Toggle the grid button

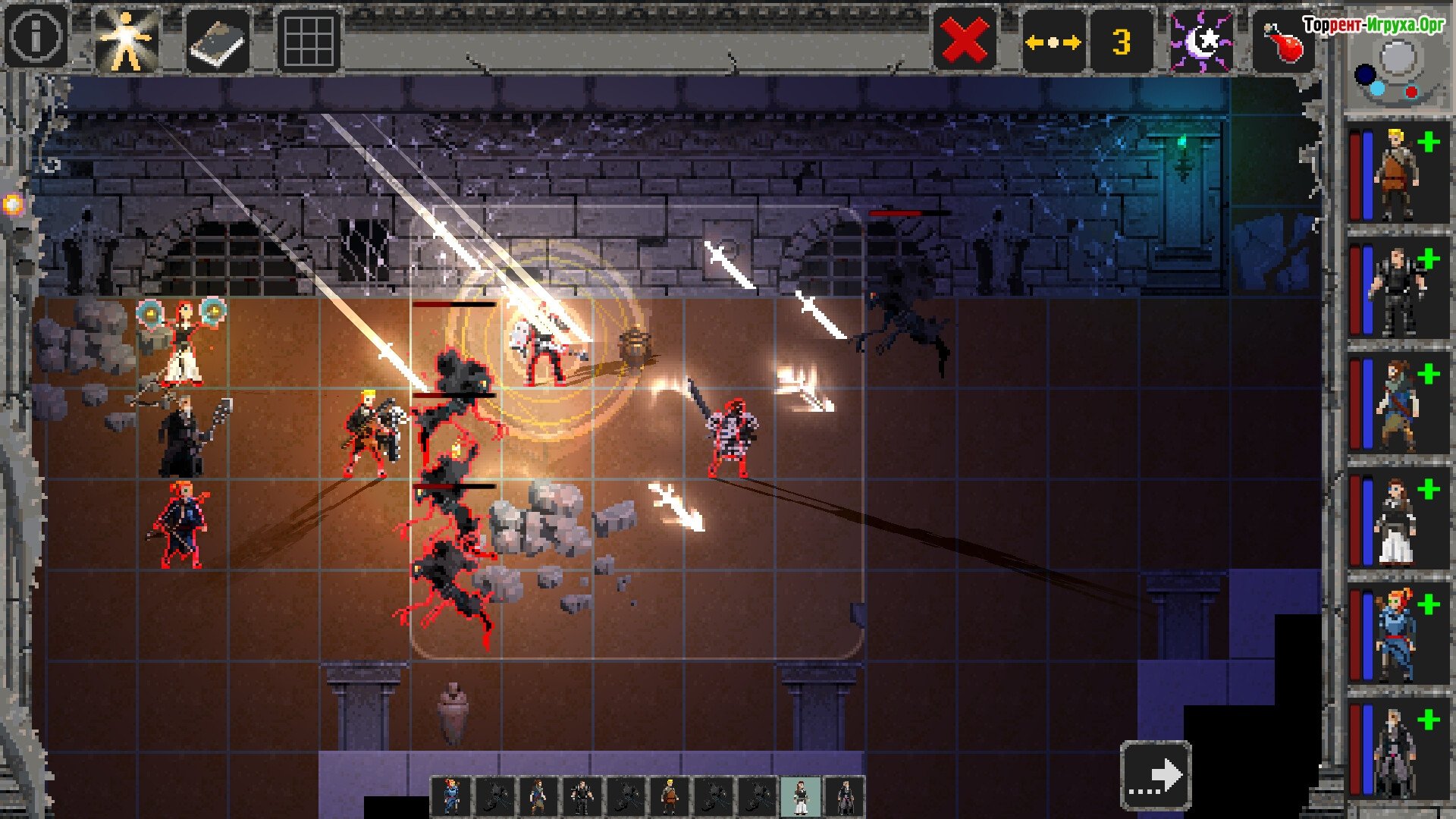[x=309, y=41]
